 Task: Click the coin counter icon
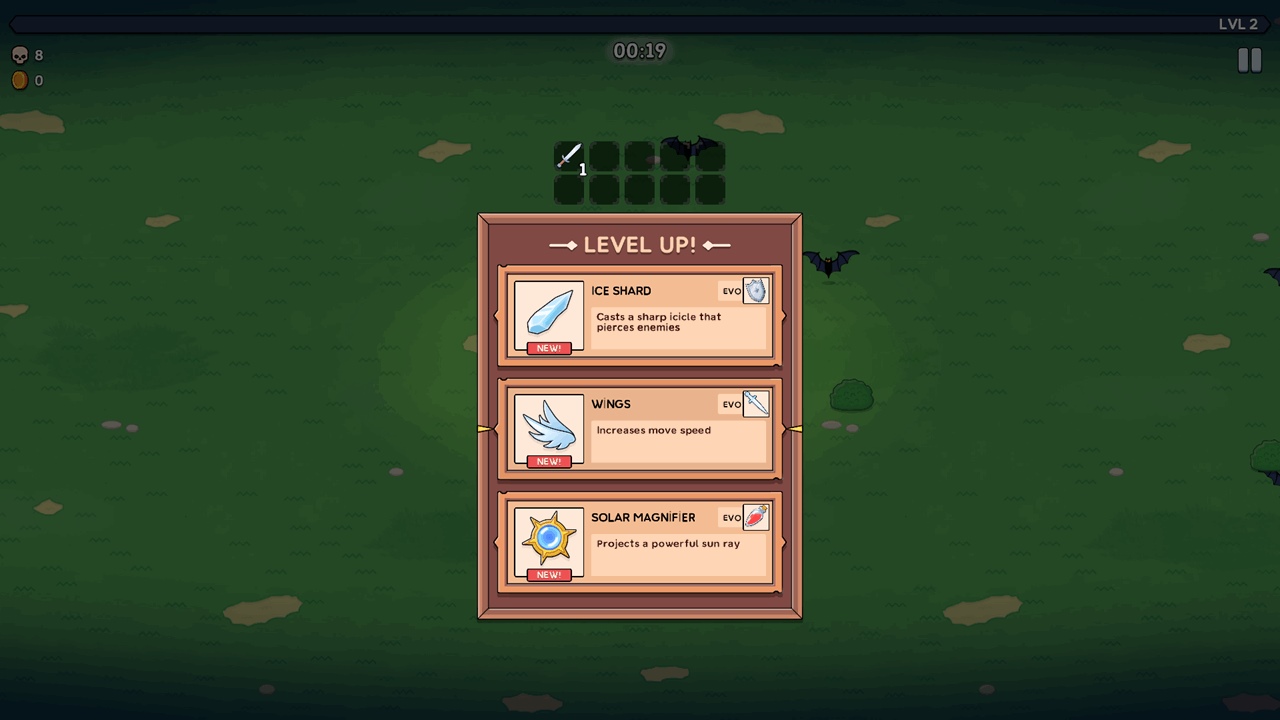20,80
